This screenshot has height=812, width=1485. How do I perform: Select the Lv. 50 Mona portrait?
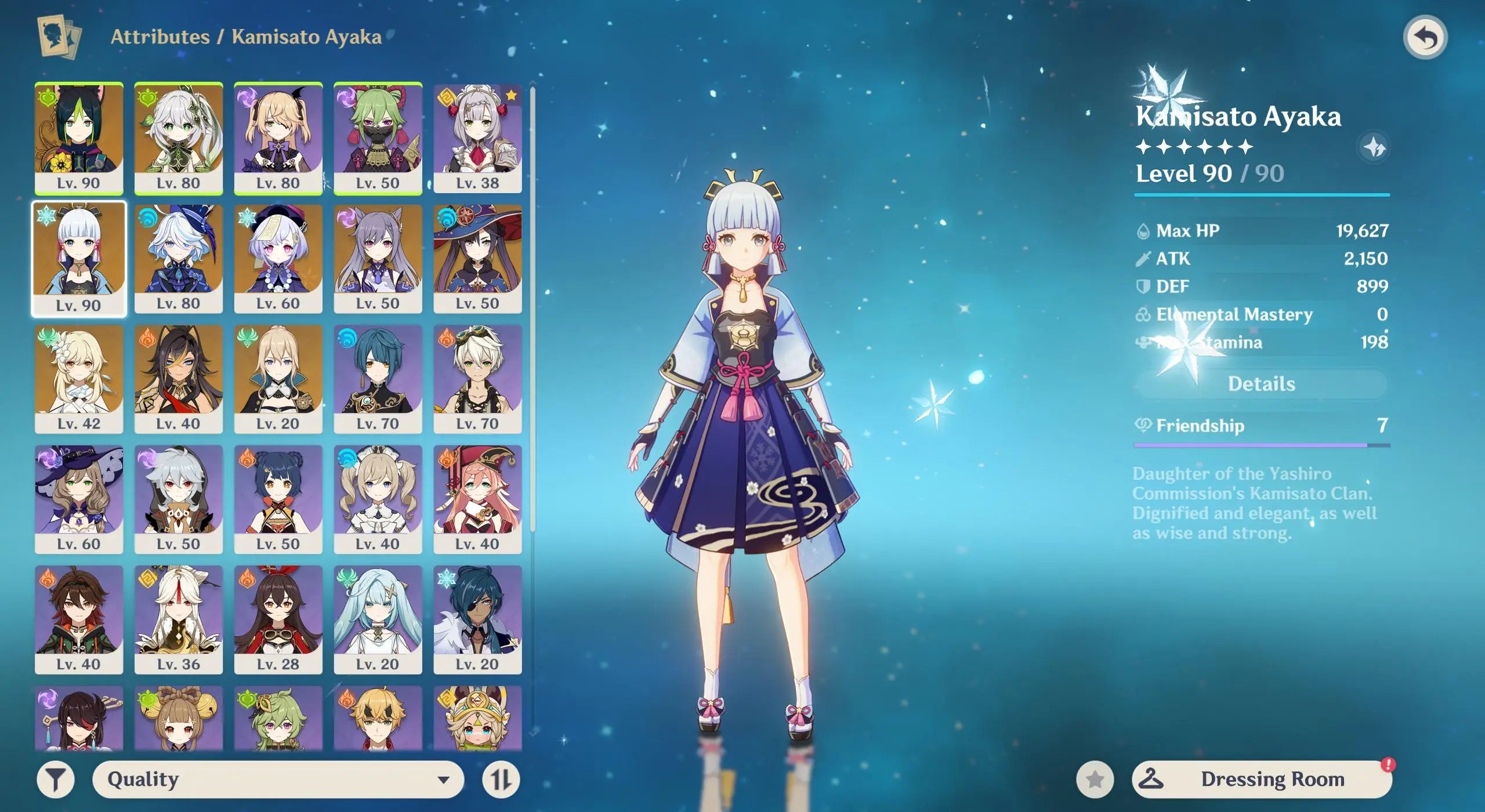click(477, 258)
